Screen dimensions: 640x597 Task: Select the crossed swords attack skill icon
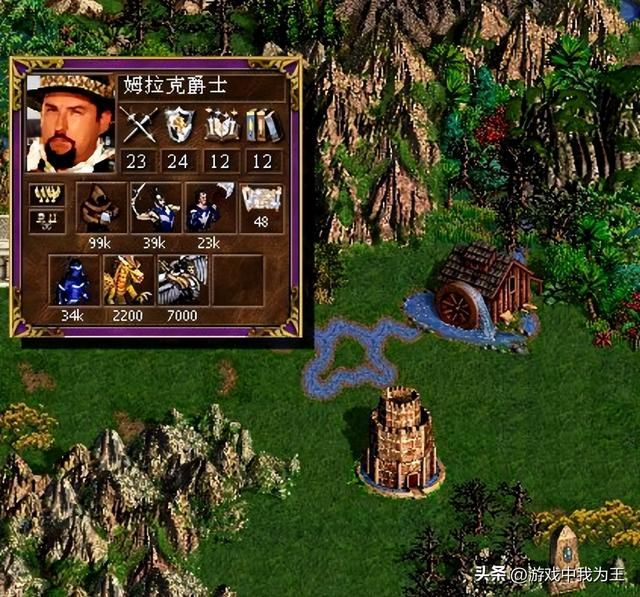click(139, 126)
